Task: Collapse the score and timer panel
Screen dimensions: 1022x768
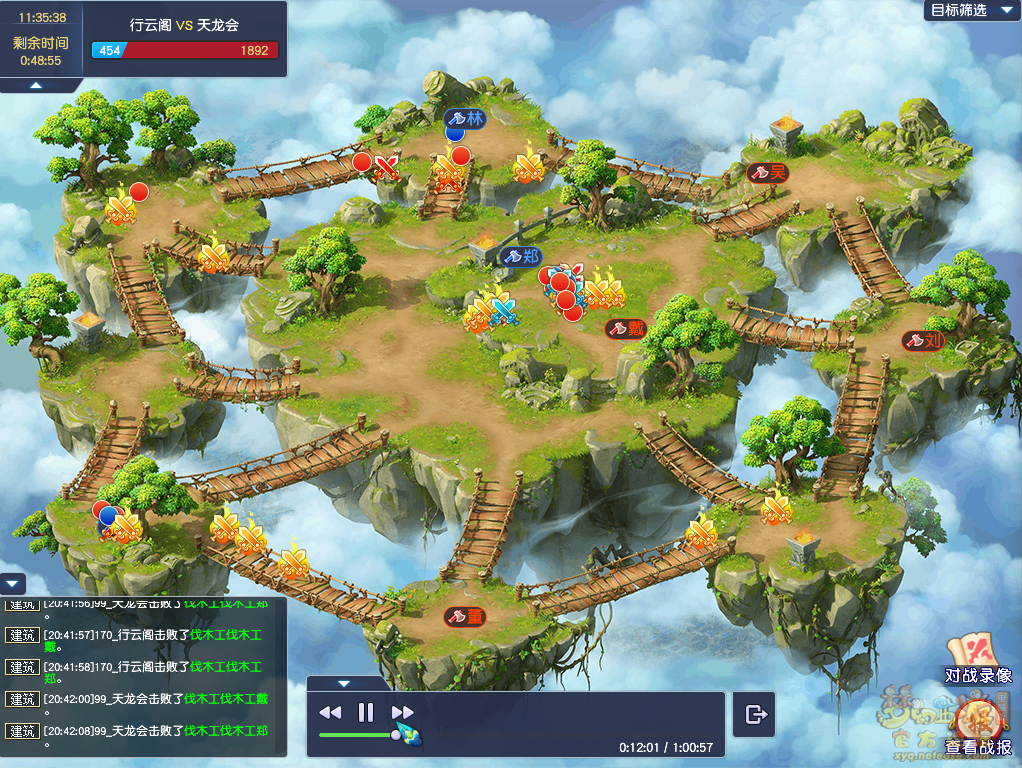Action: tap(35, 86)
